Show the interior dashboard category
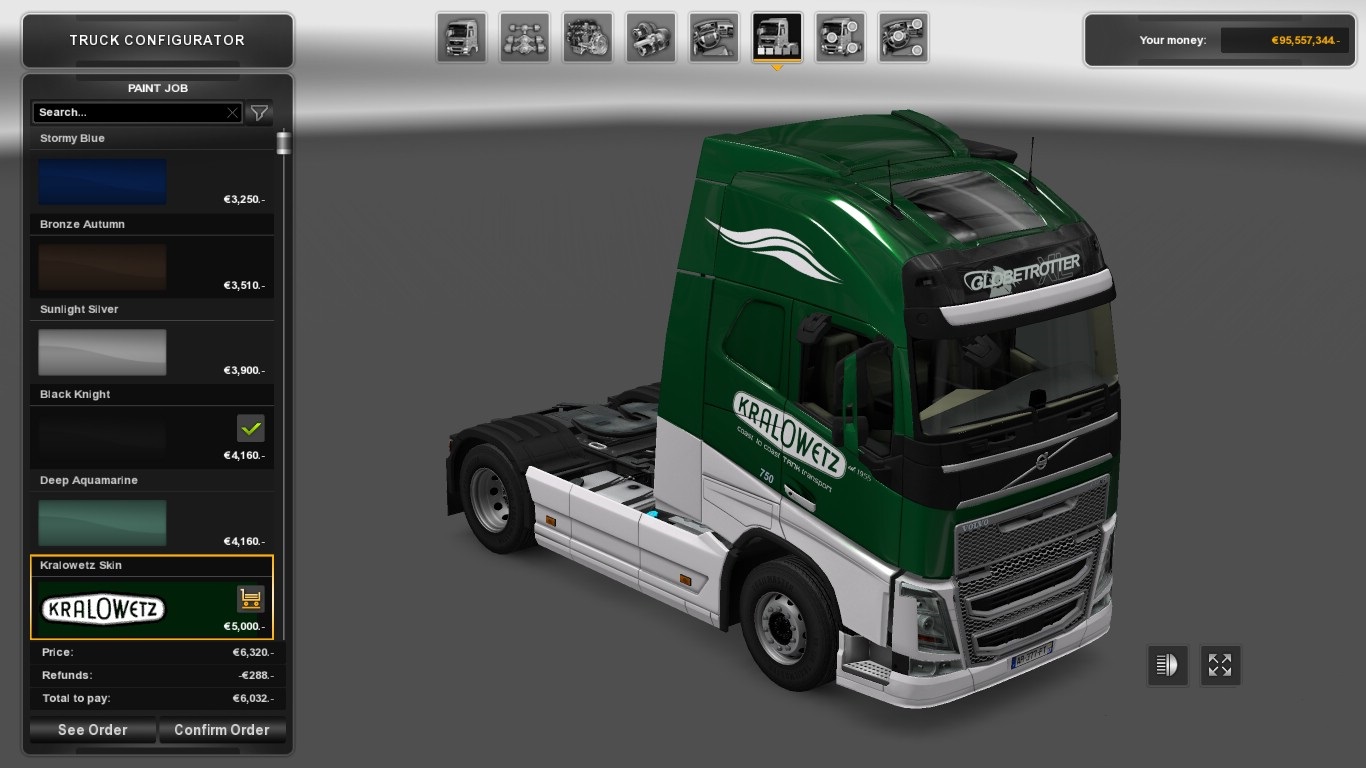 click(714, 38)
